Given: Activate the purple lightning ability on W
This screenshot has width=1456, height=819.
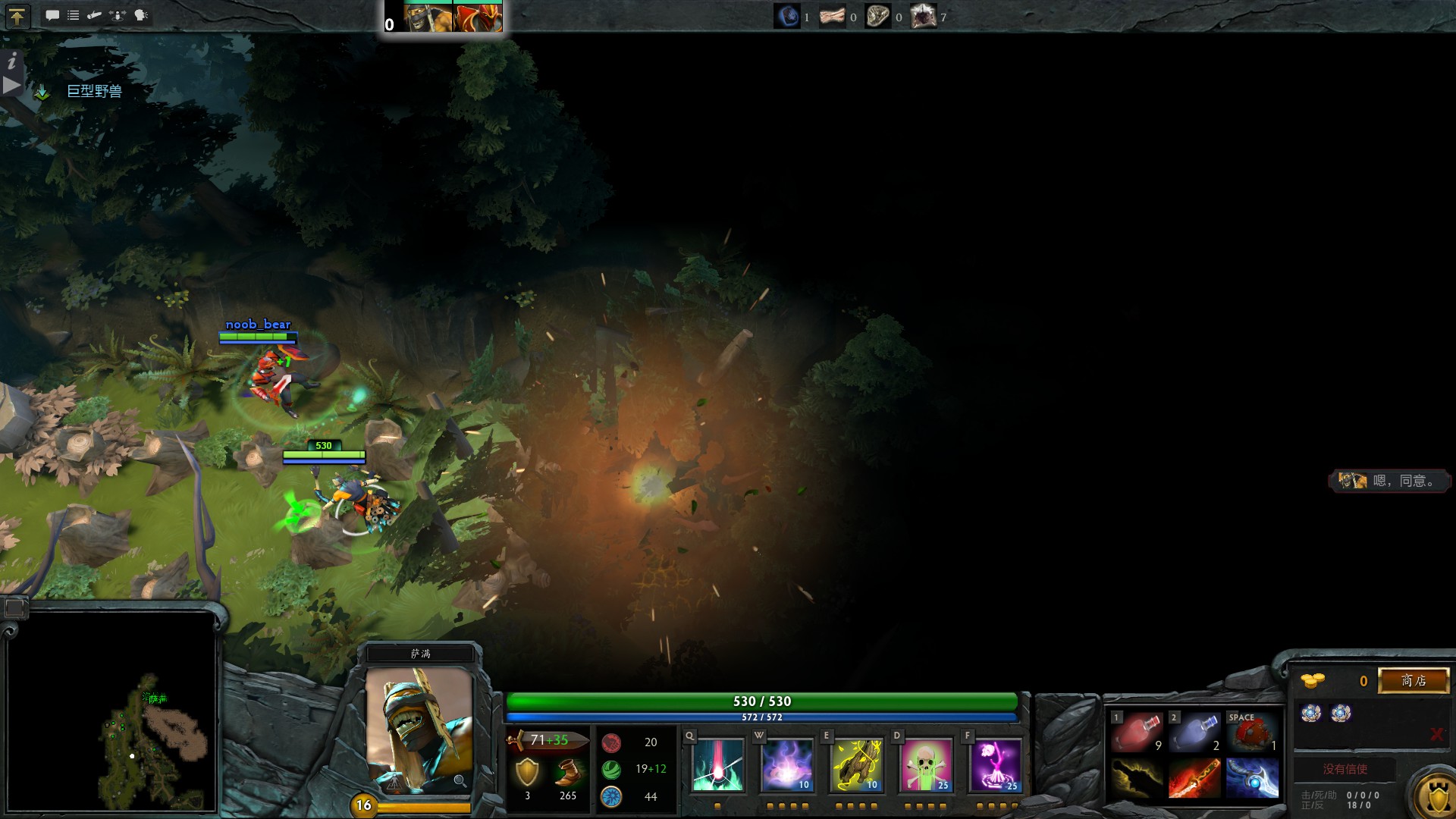Looking at the screenshot, I should pos(786,765).
